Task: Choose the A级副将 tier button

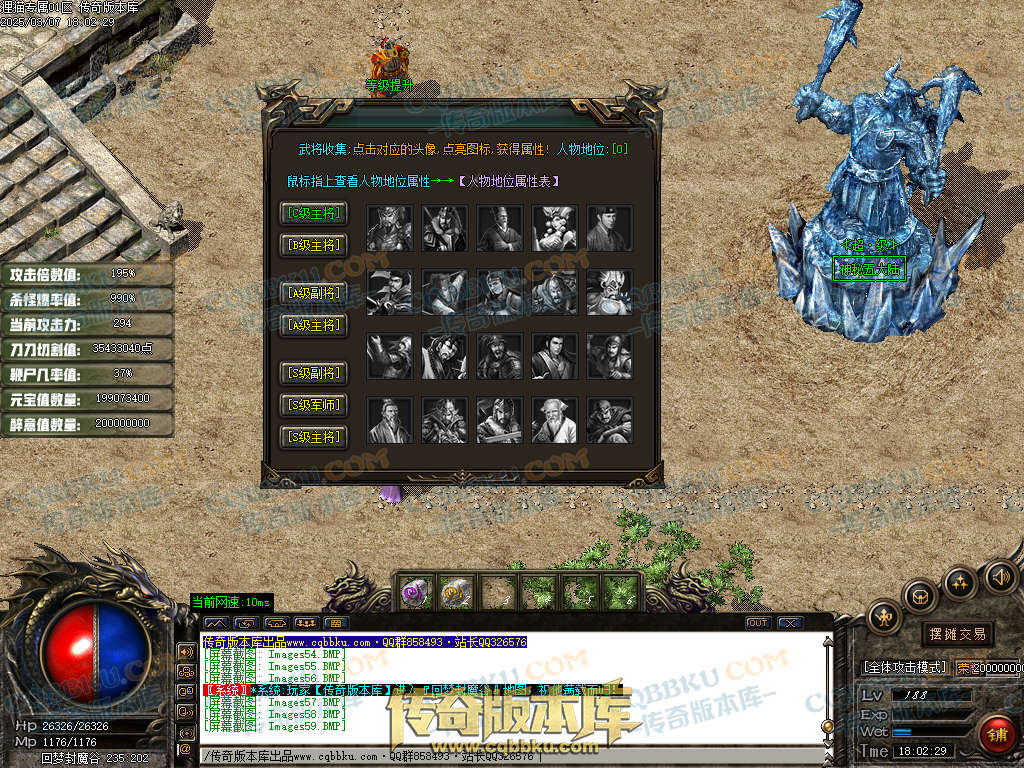Action: [x=314, y=293]
